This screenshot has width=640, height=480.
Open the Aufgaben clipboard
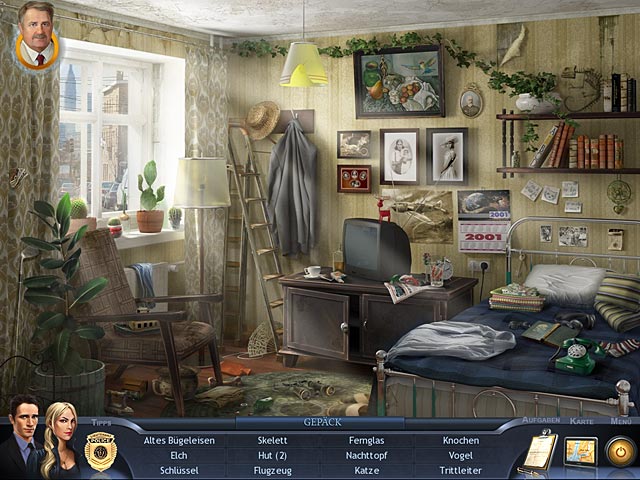coord(537,452)
